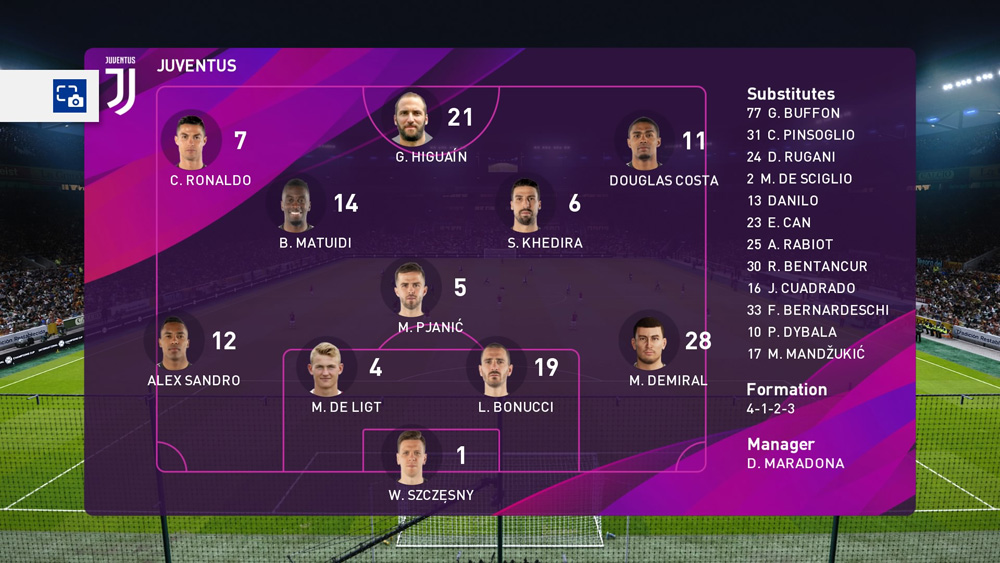Choose M. Pjanić's portrait
This screenshot has height=563, width=1000.
pyautogui.click(x=410, y=289)
